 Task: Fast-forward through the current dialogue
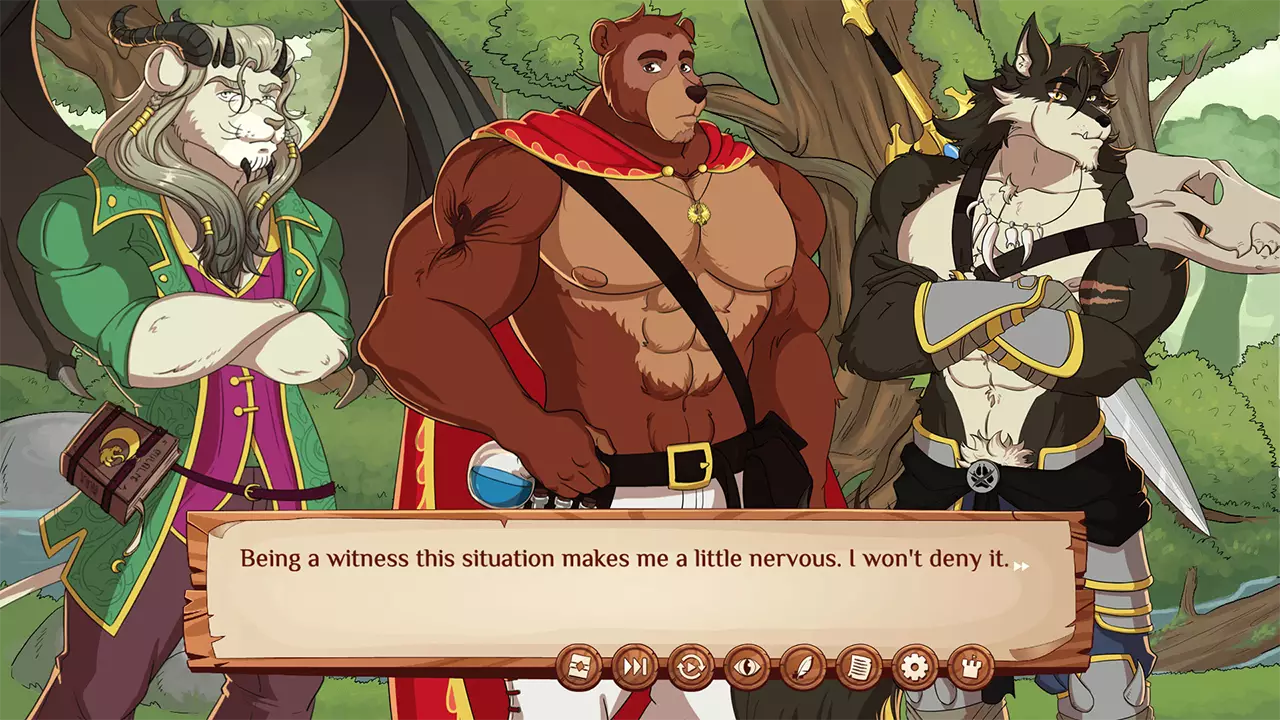point(633,667)
